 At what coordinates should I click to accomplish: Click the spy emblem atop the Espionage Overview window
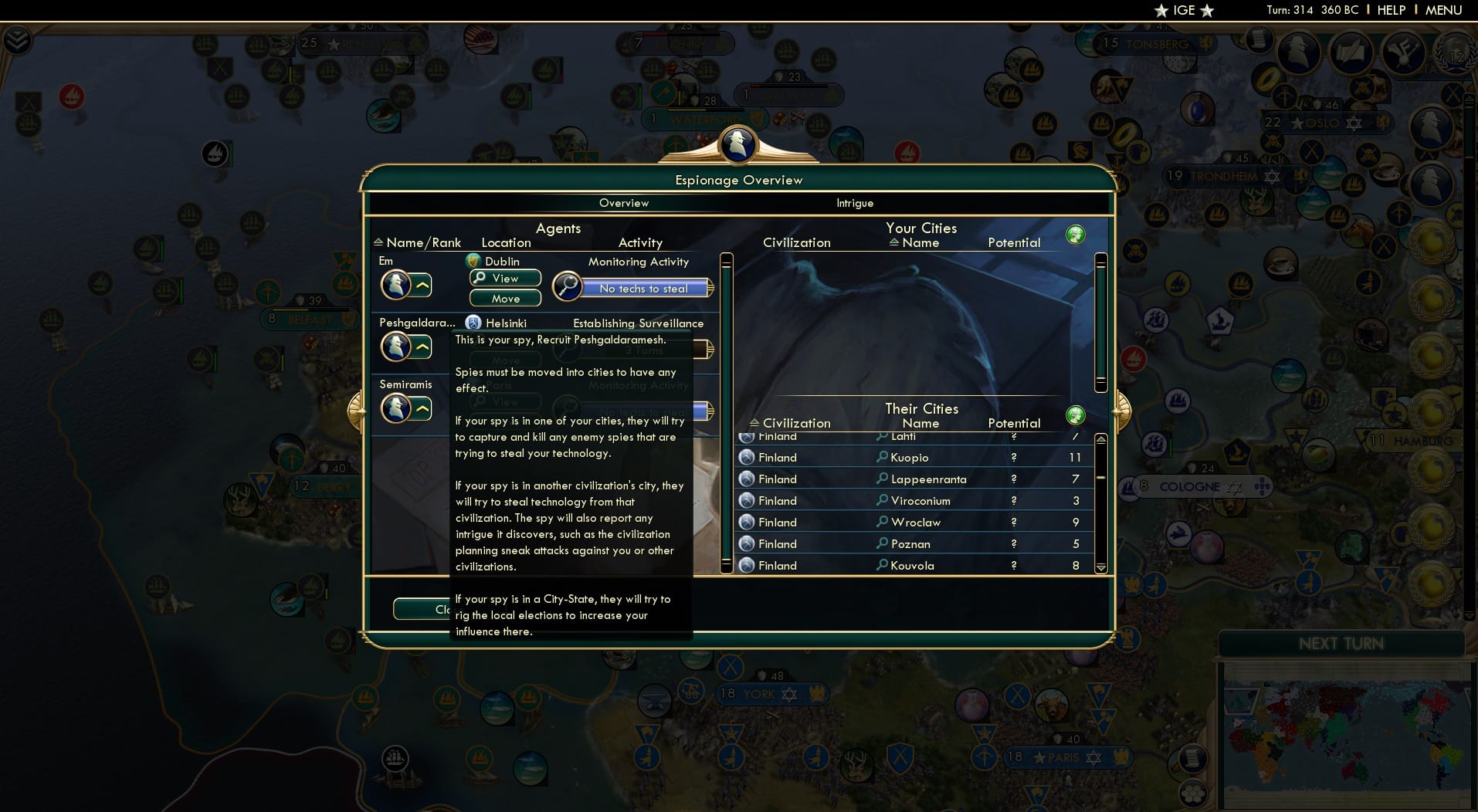(x=739, y=146)
